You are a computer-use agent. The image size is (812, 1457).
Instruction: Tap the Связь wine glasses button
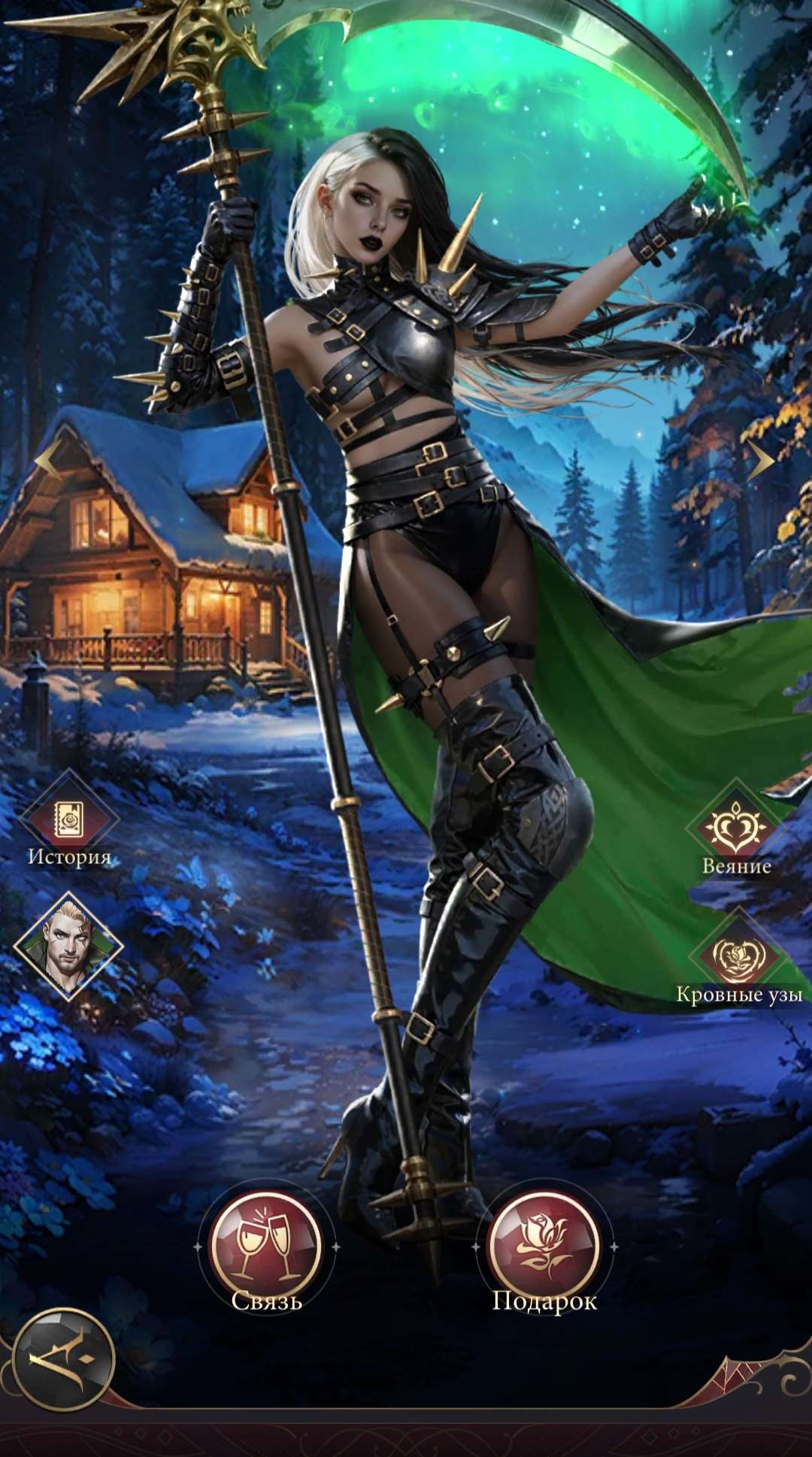point(266,1246)
